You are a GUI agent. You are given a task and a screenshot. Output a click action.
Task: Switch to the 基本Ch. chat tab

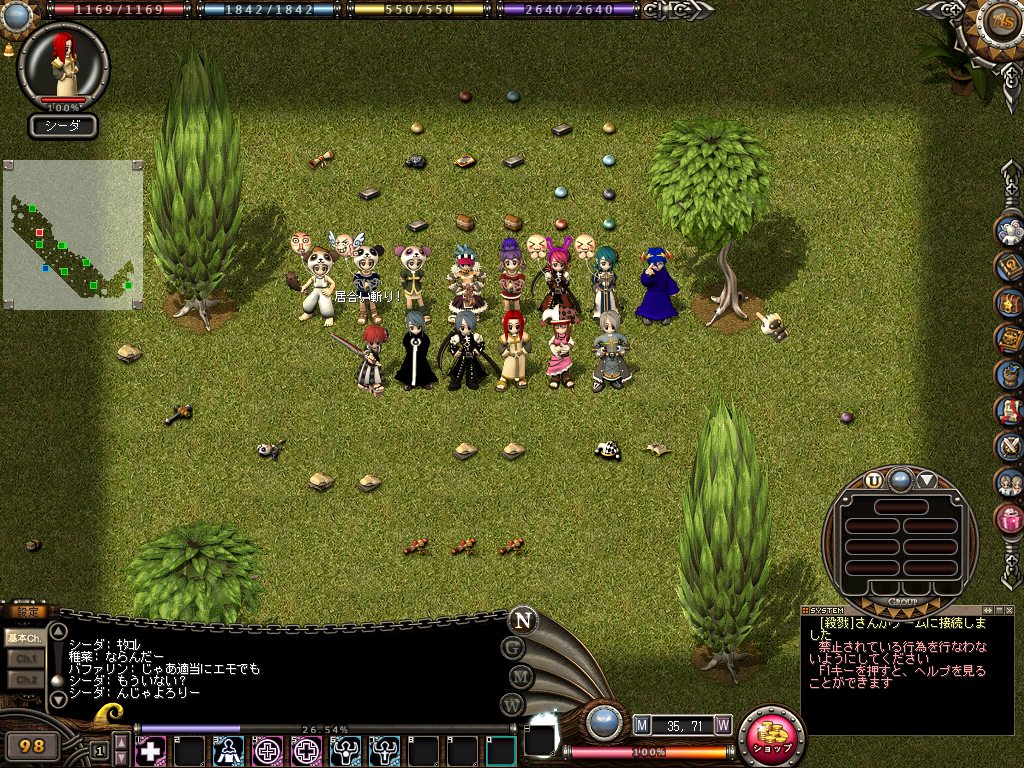click(23, 637)
